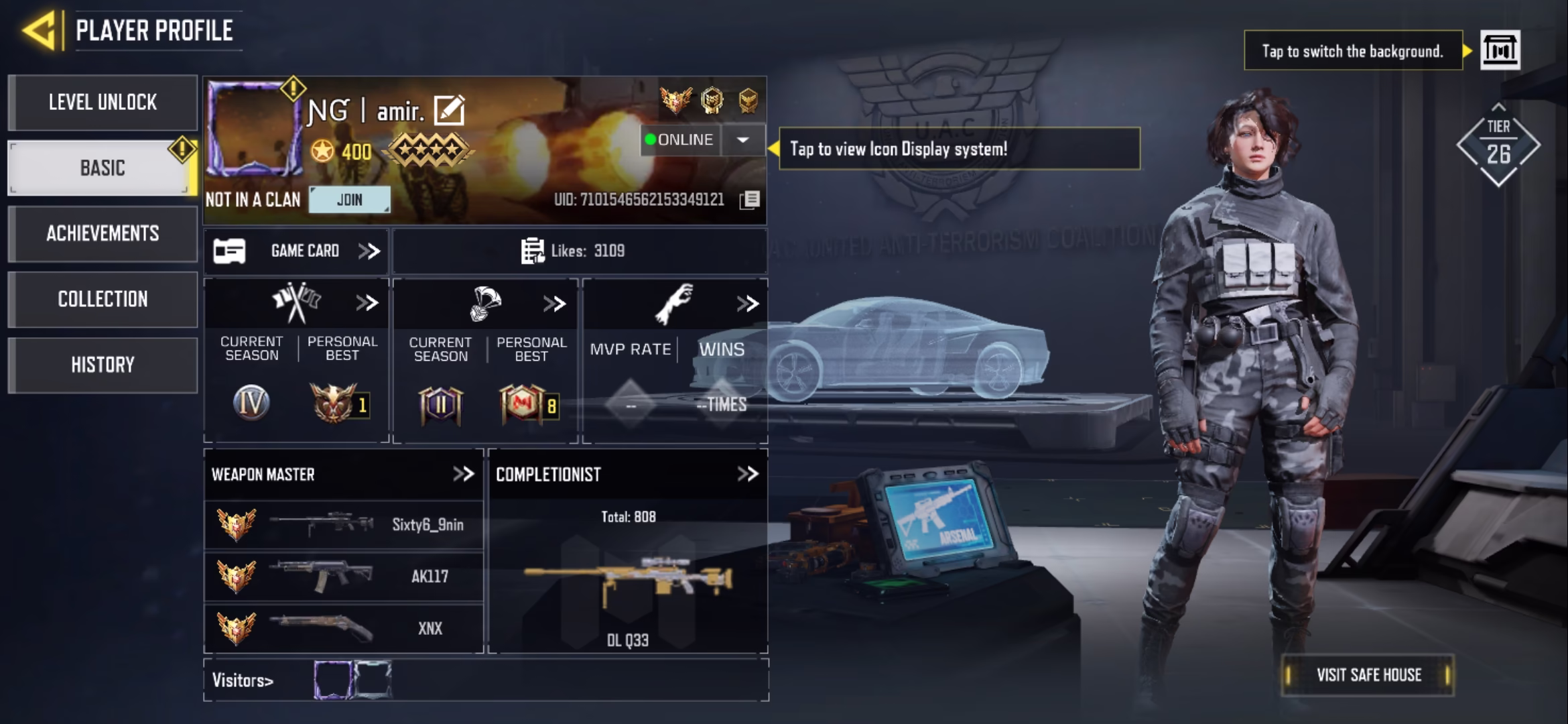
Task: Open the Game Card
Action: tap(296, 251)
